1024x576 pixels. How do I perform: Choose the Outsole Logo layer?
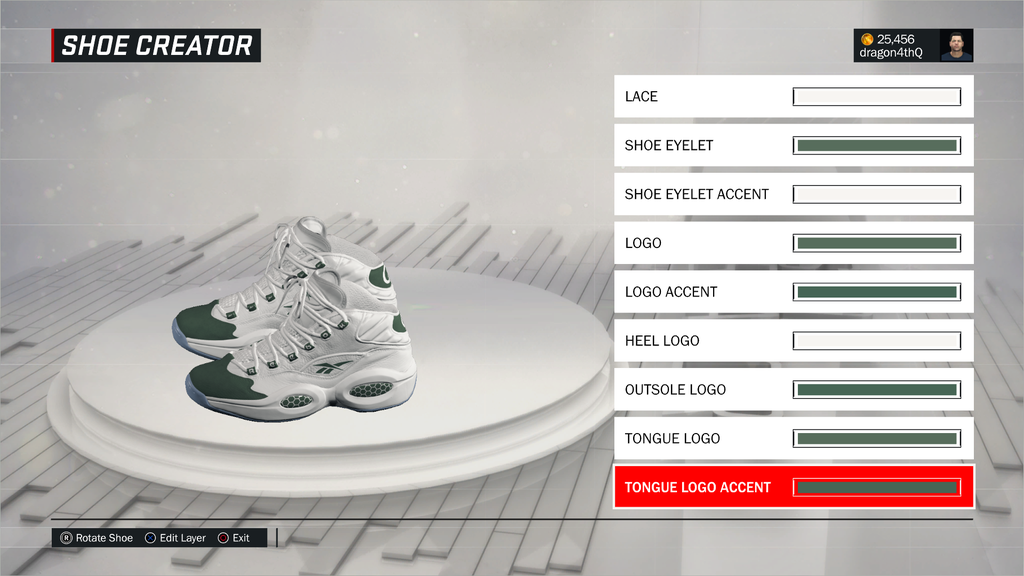(x=793, y=390)
